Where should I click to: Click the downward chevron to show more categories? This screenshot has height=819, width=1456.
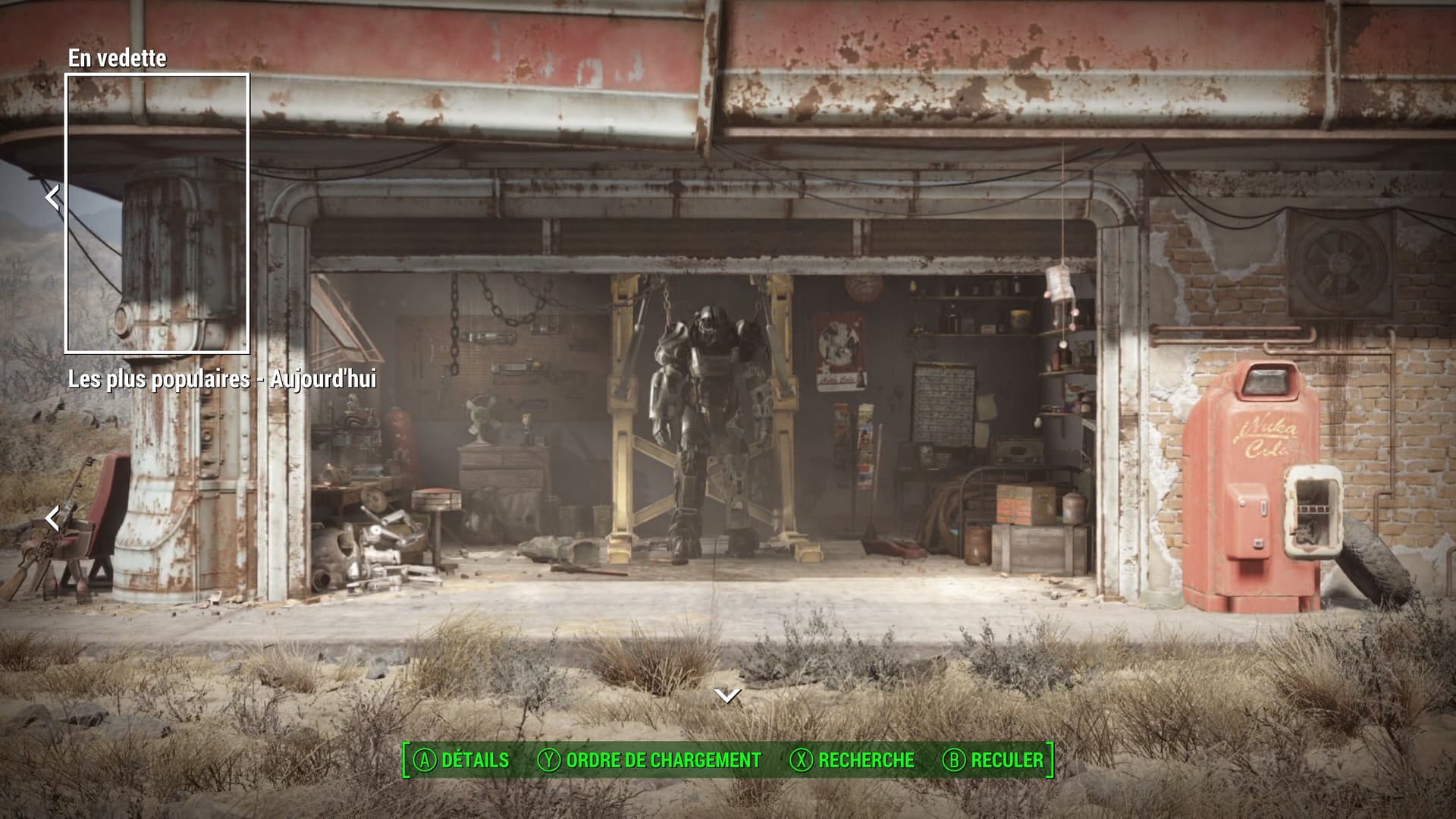727,695
